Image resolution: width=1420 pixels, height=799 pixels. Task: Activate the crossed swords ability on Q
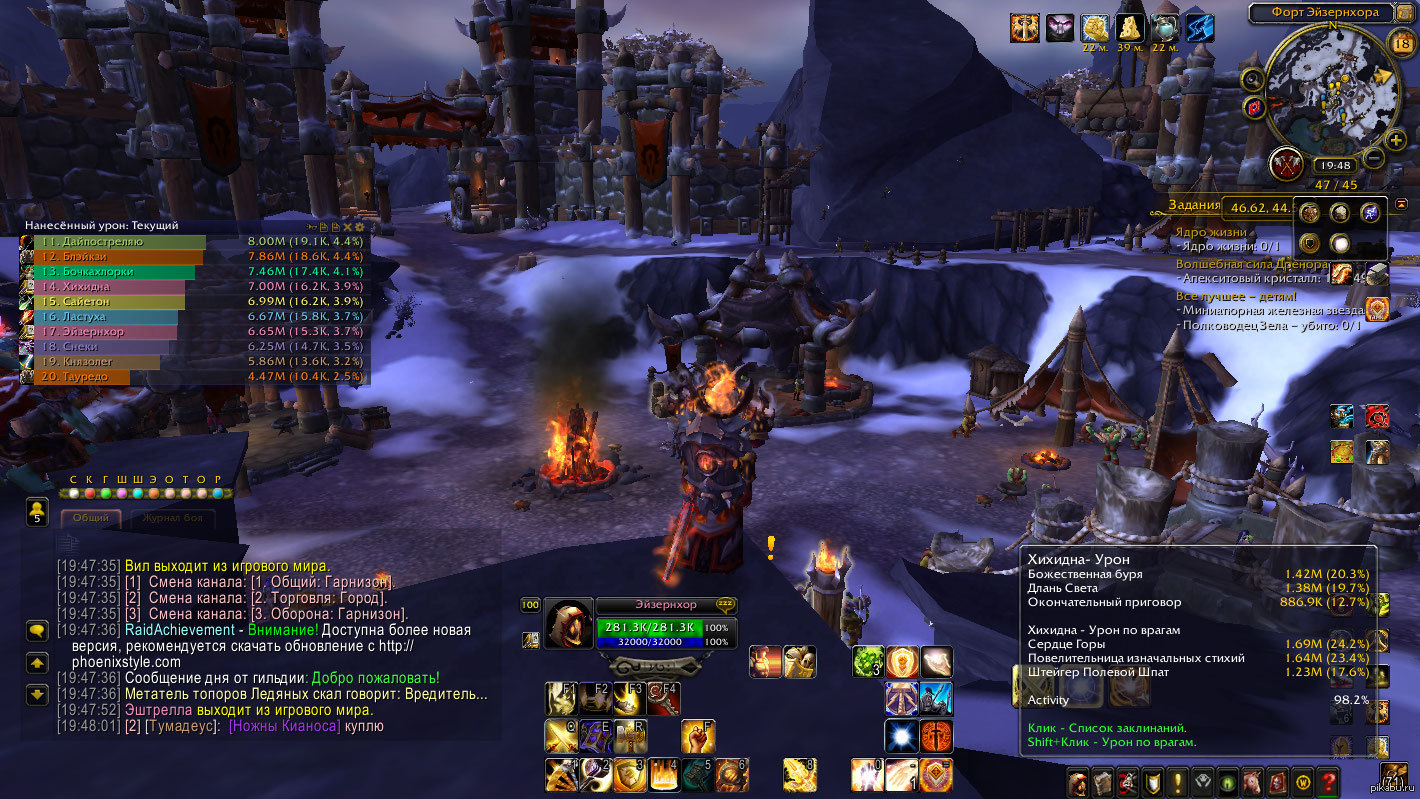click(x=559, y=736)
